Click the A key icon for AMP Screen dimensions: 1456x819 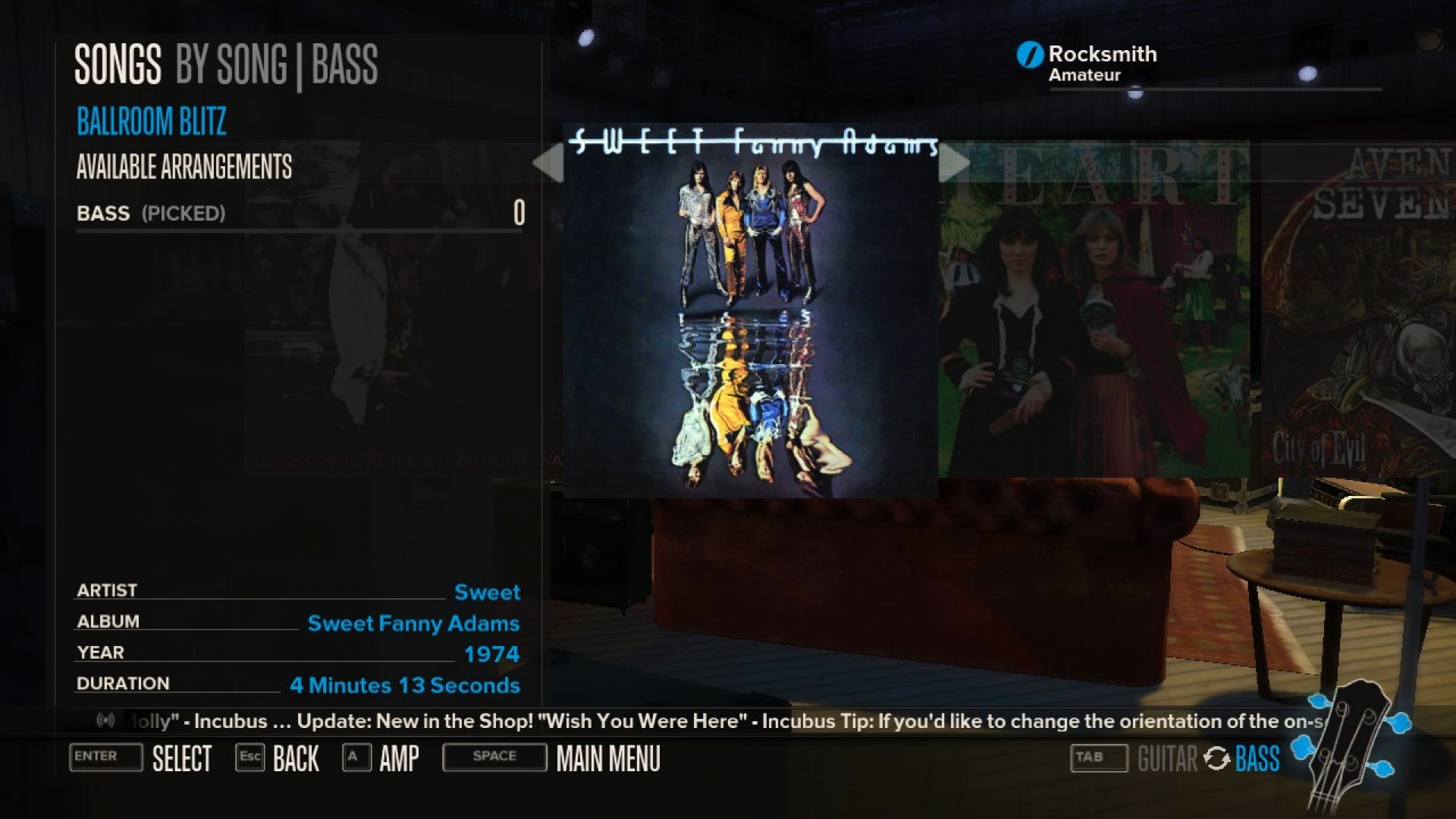356,758
